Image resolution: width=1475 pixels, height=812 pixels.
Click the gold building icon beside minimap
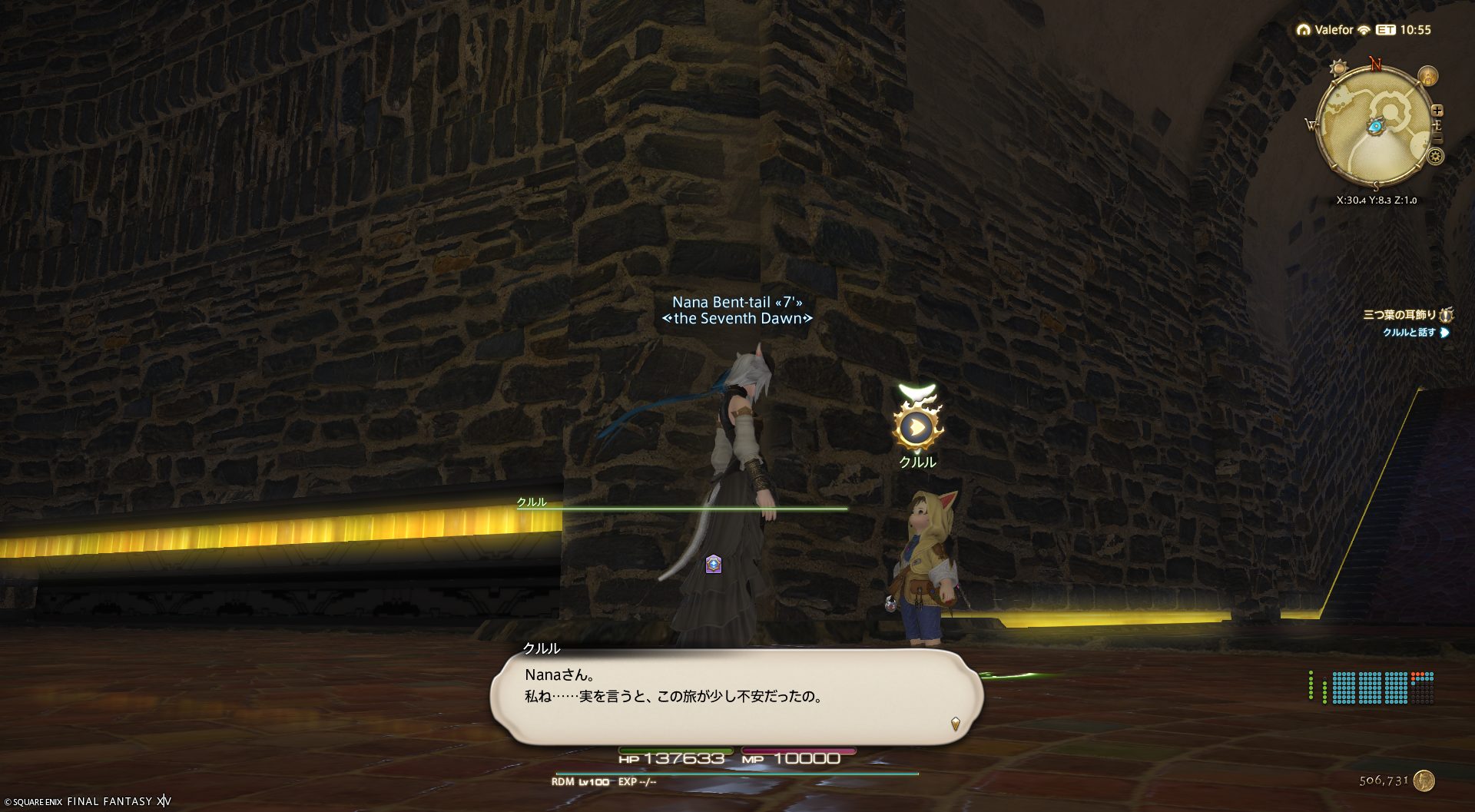point(1428,76)
